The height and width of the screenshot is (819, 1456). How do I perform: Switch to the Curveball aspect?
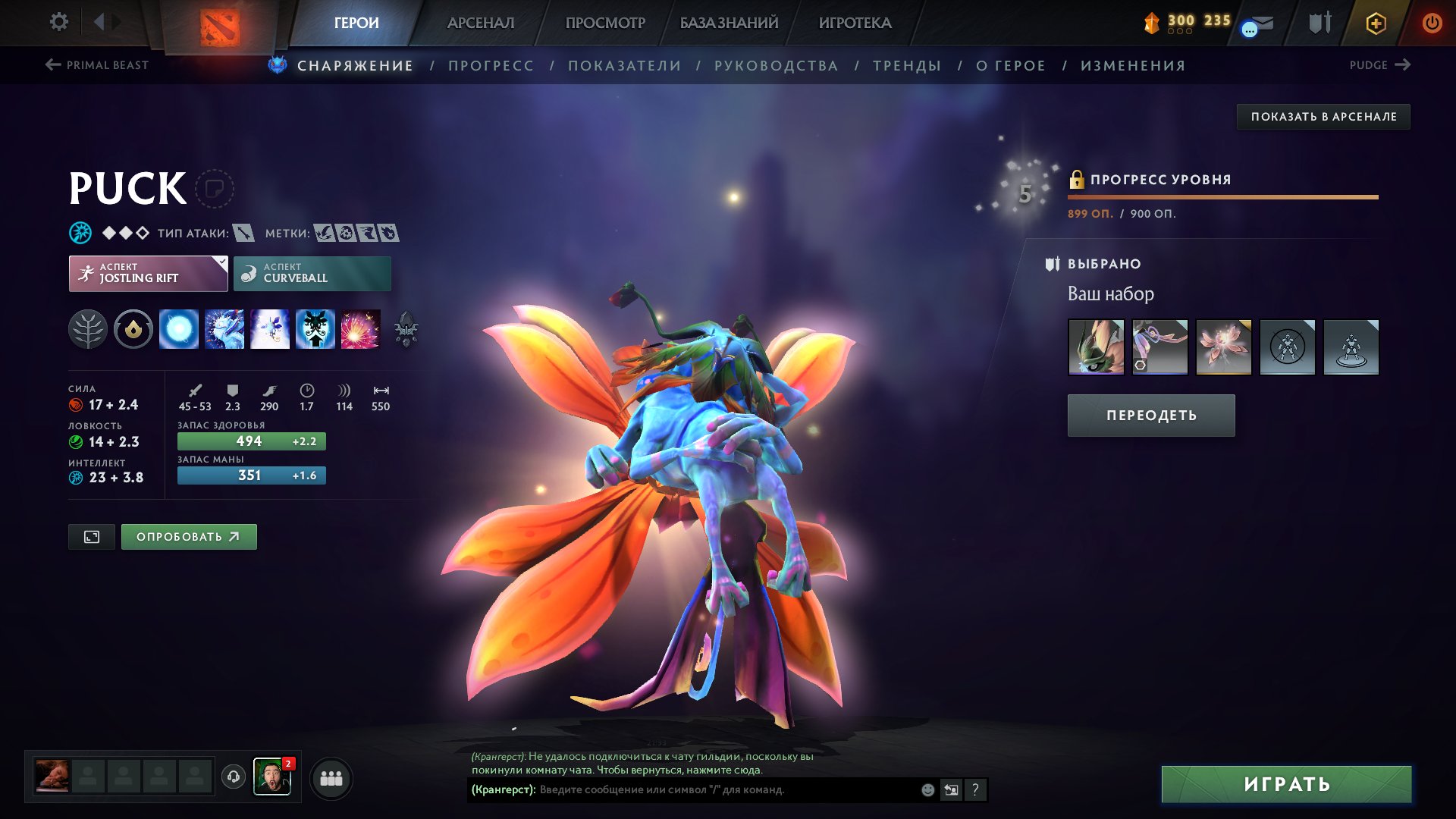312,273
